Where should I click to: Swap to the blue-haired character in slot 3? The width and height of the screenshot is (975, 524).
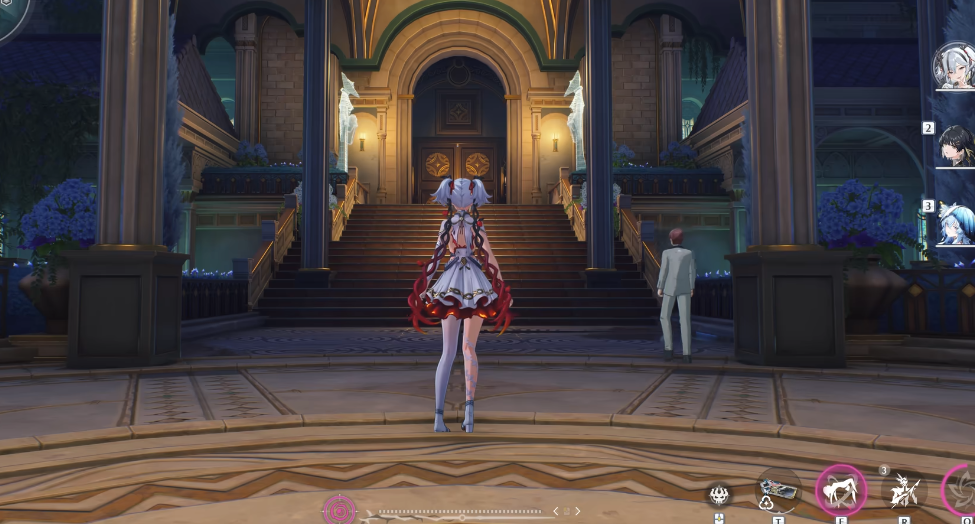click(955, 225)
